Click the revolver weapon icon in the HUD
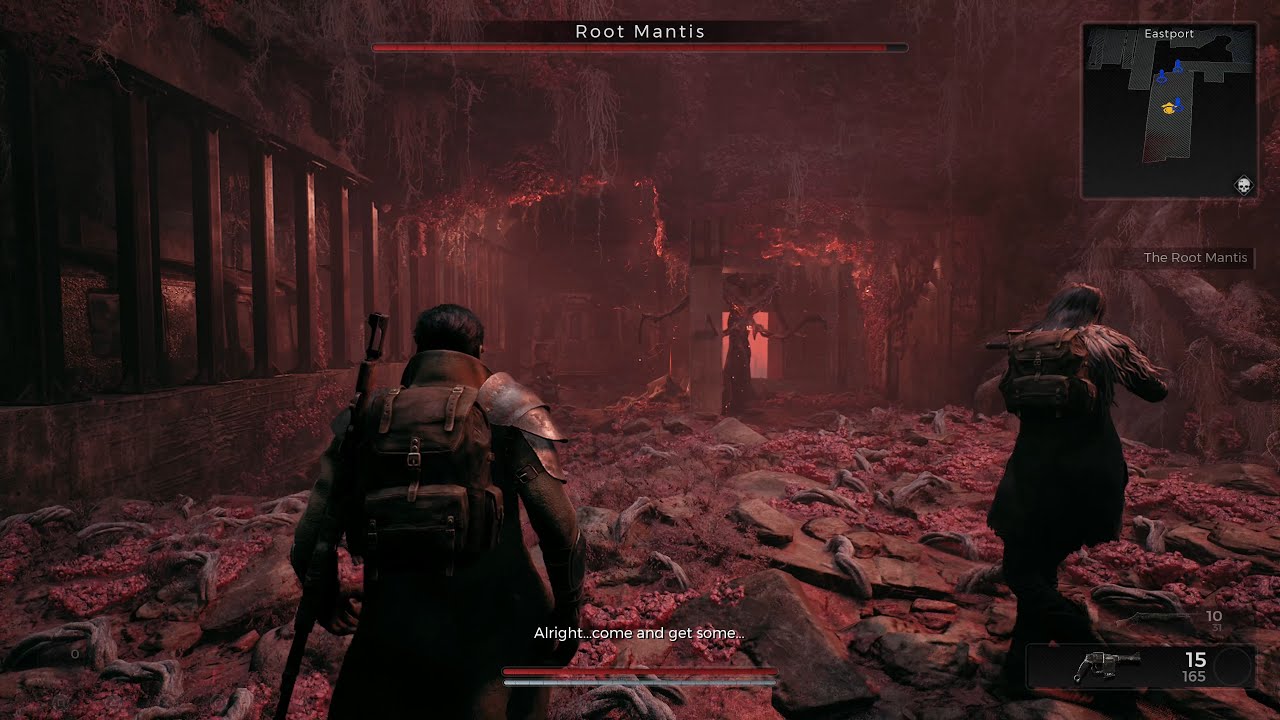This screenshot has height=720, width=1280. click(x=1107, y=667)
